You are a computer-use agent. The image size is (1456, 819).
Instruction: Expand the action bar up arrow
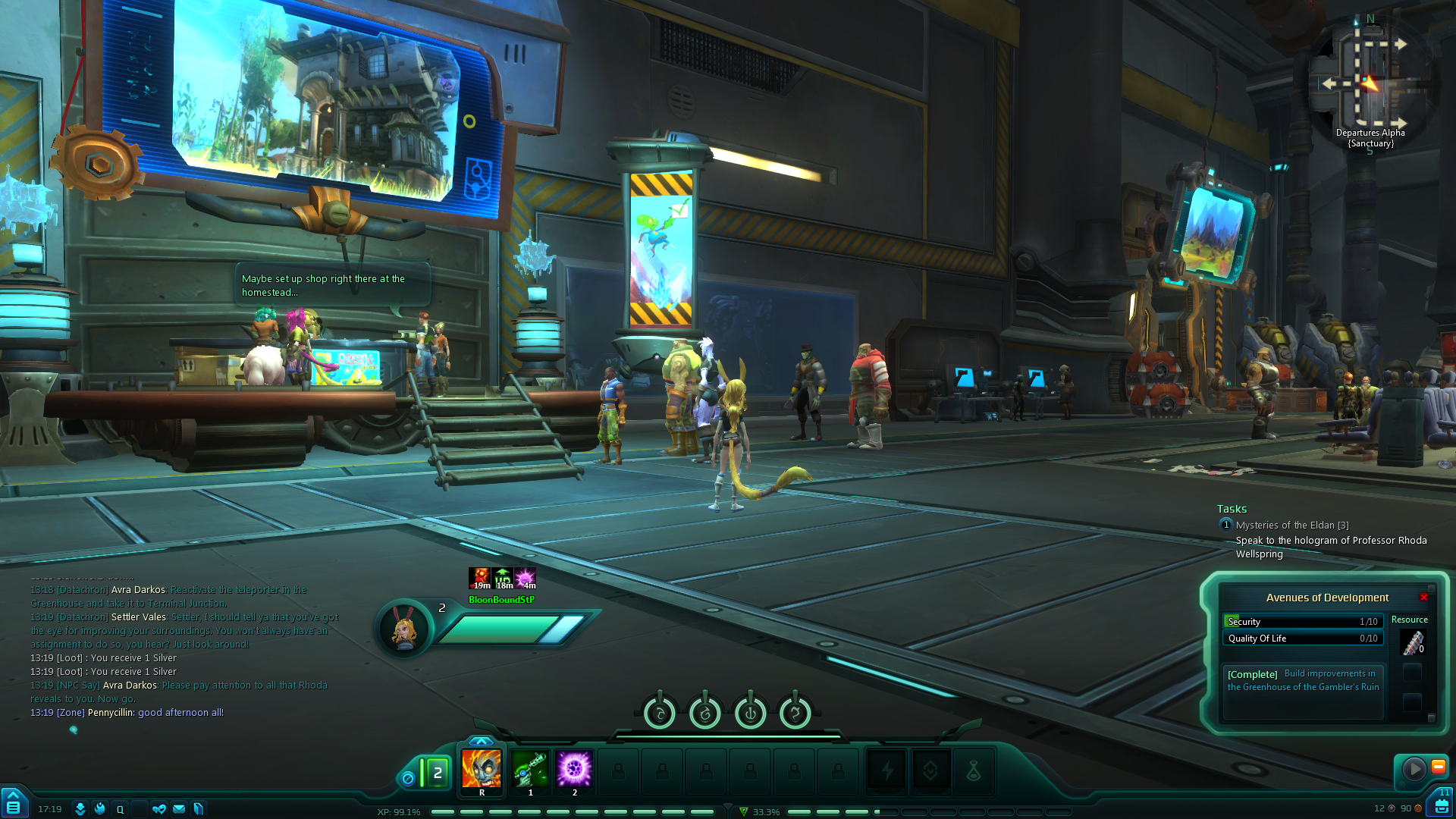click(481, 741)
